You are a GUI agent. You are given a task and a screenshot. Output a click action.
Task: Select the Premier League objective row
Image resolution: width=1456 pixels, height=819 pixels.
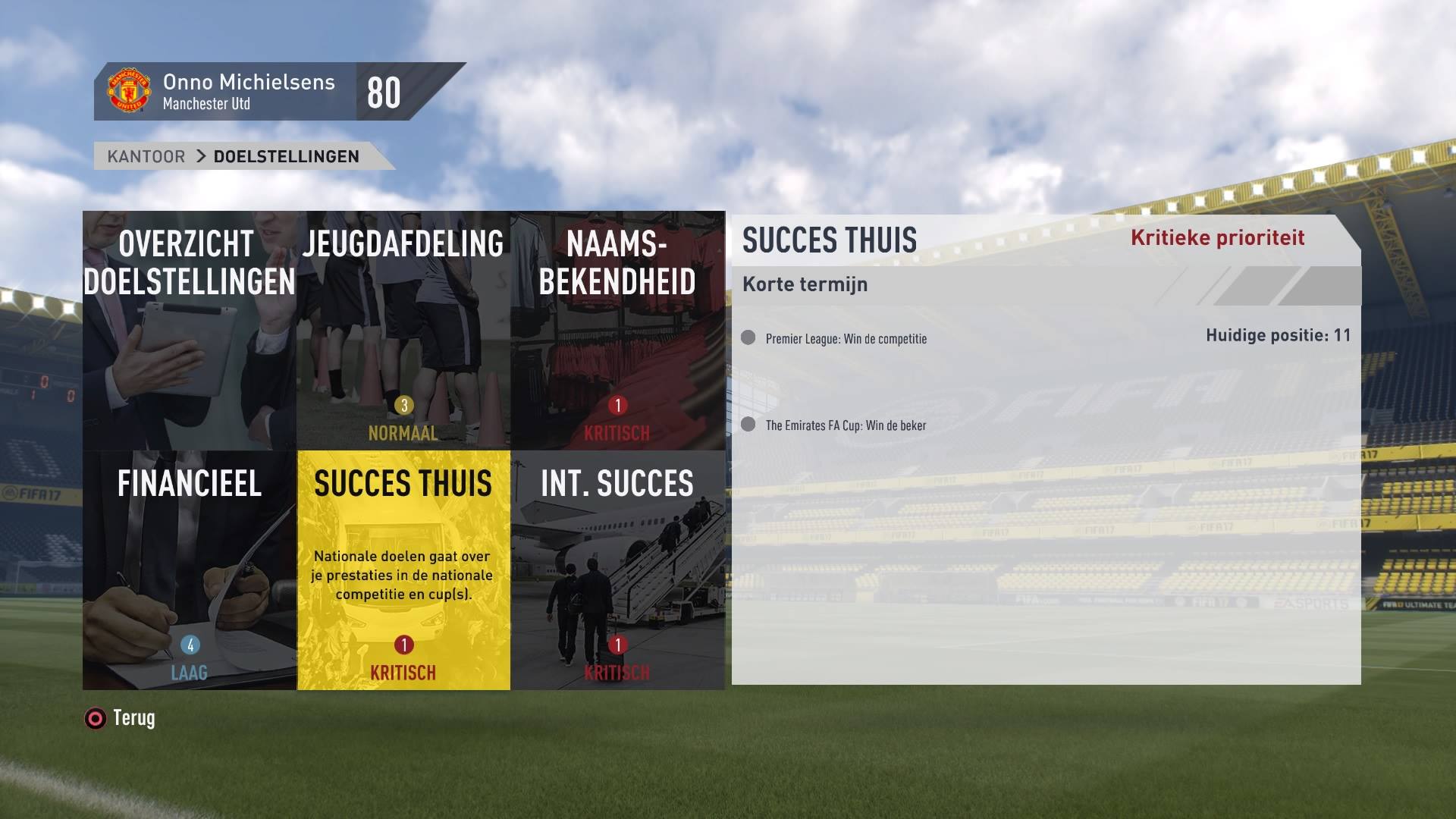tap(846, 338)
